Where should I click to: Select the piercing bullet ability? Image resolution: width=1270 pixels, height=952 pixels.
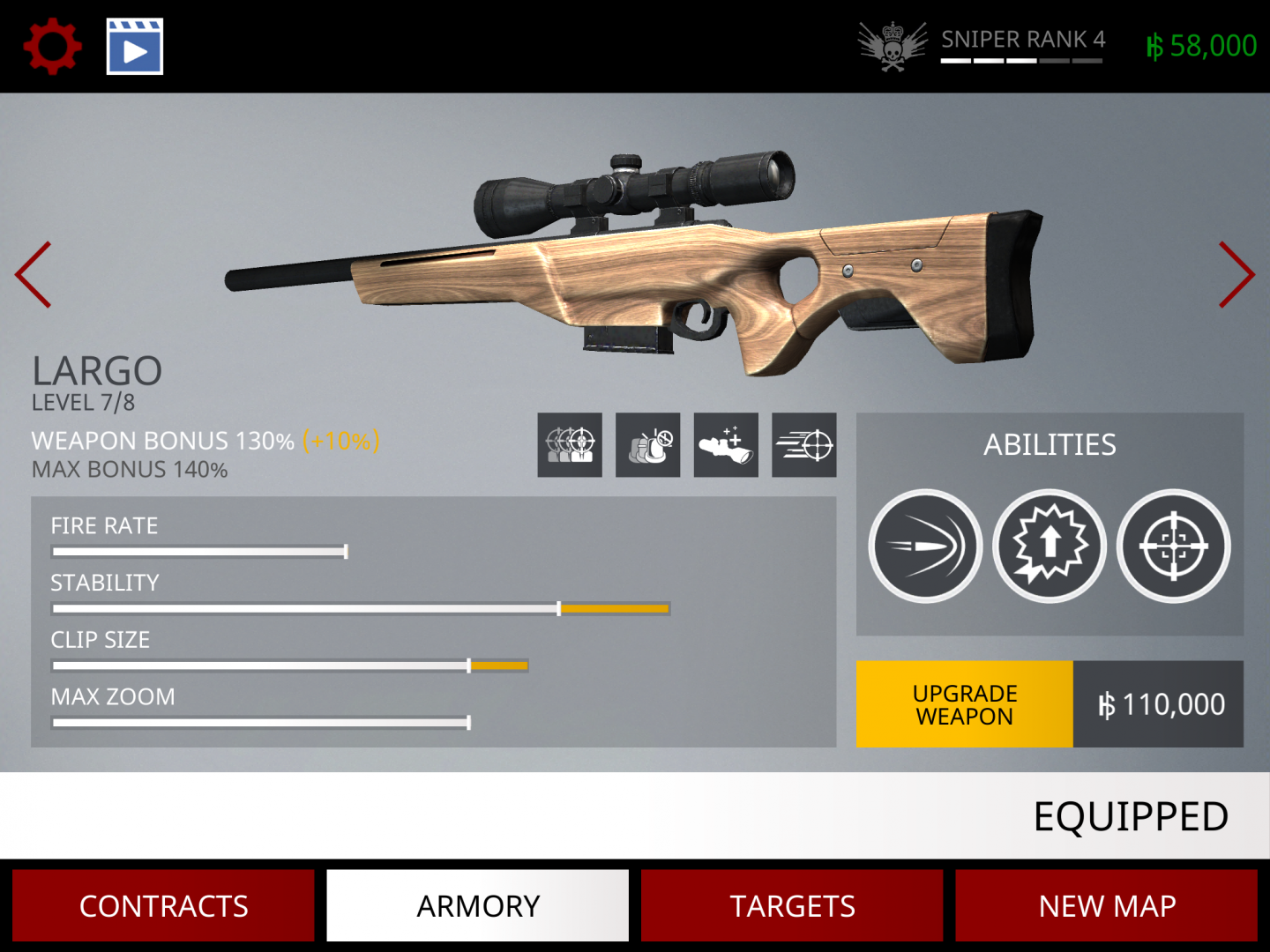(x=925, y=547)
